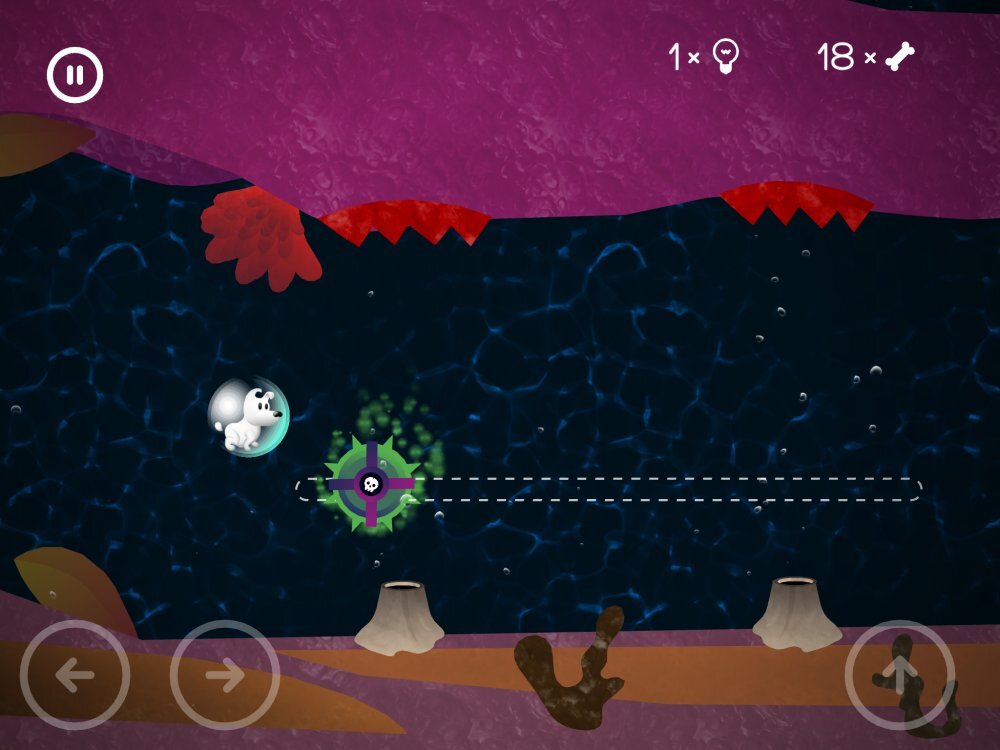Tap the left arrow move button
1000x750 pixels.
click(74, 675)
